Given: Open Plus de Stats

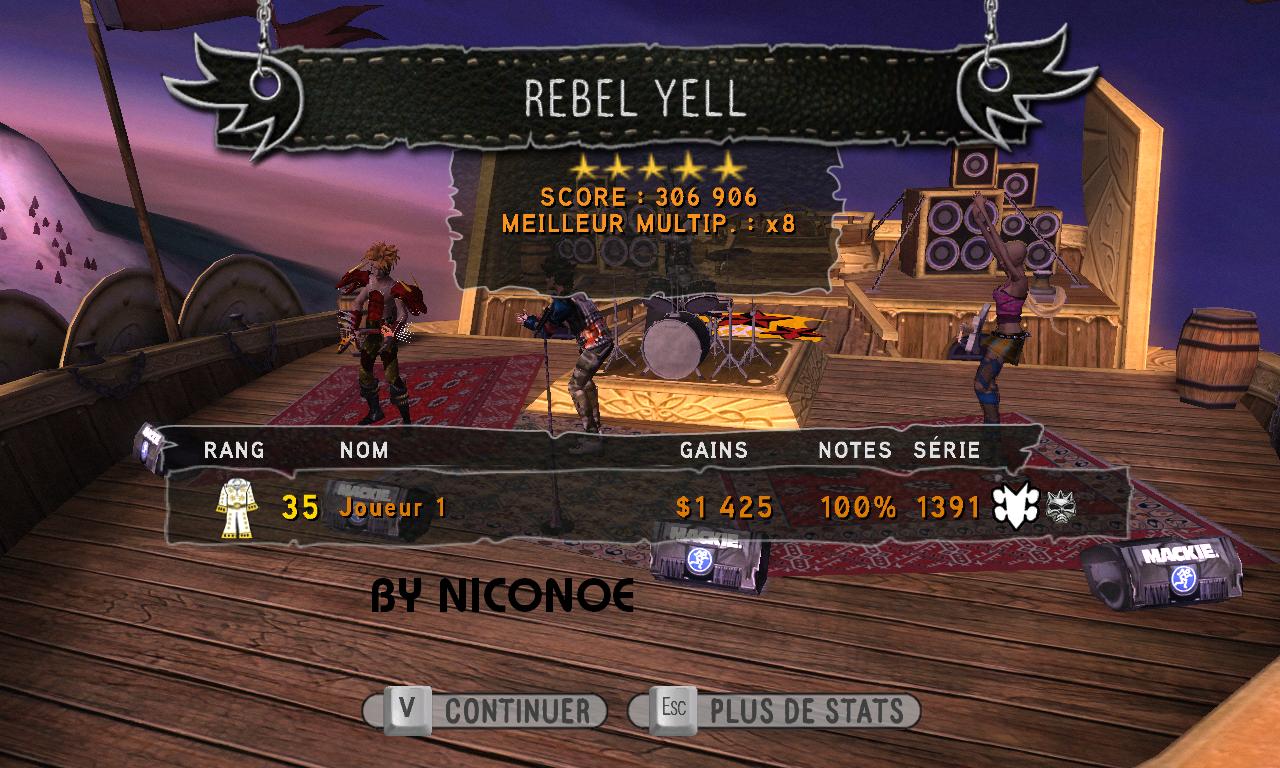Looking at the screenshot, I should click(x=774, y=711).
